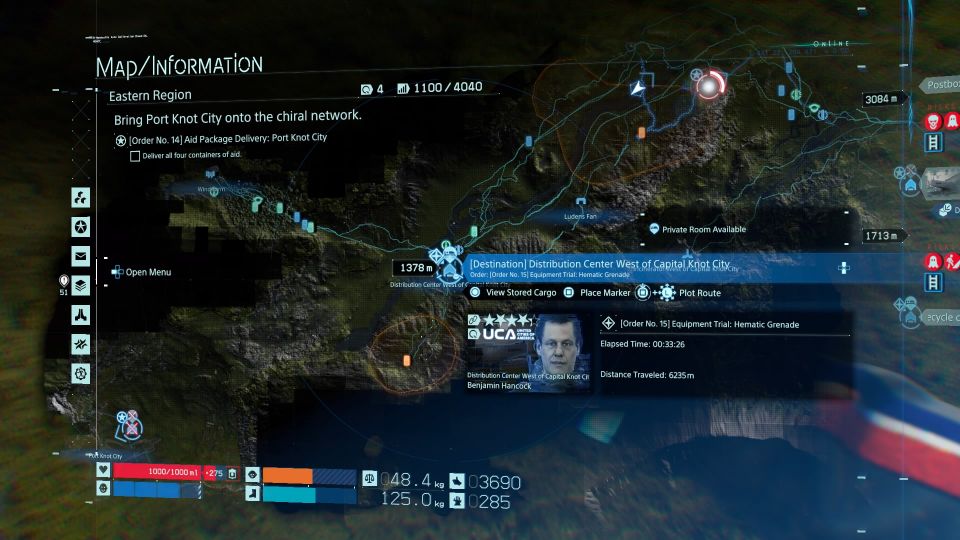Screen dimensions: 960x540
Task: Open the gear settings sidebar icon
Action: (x=80, y=373)
